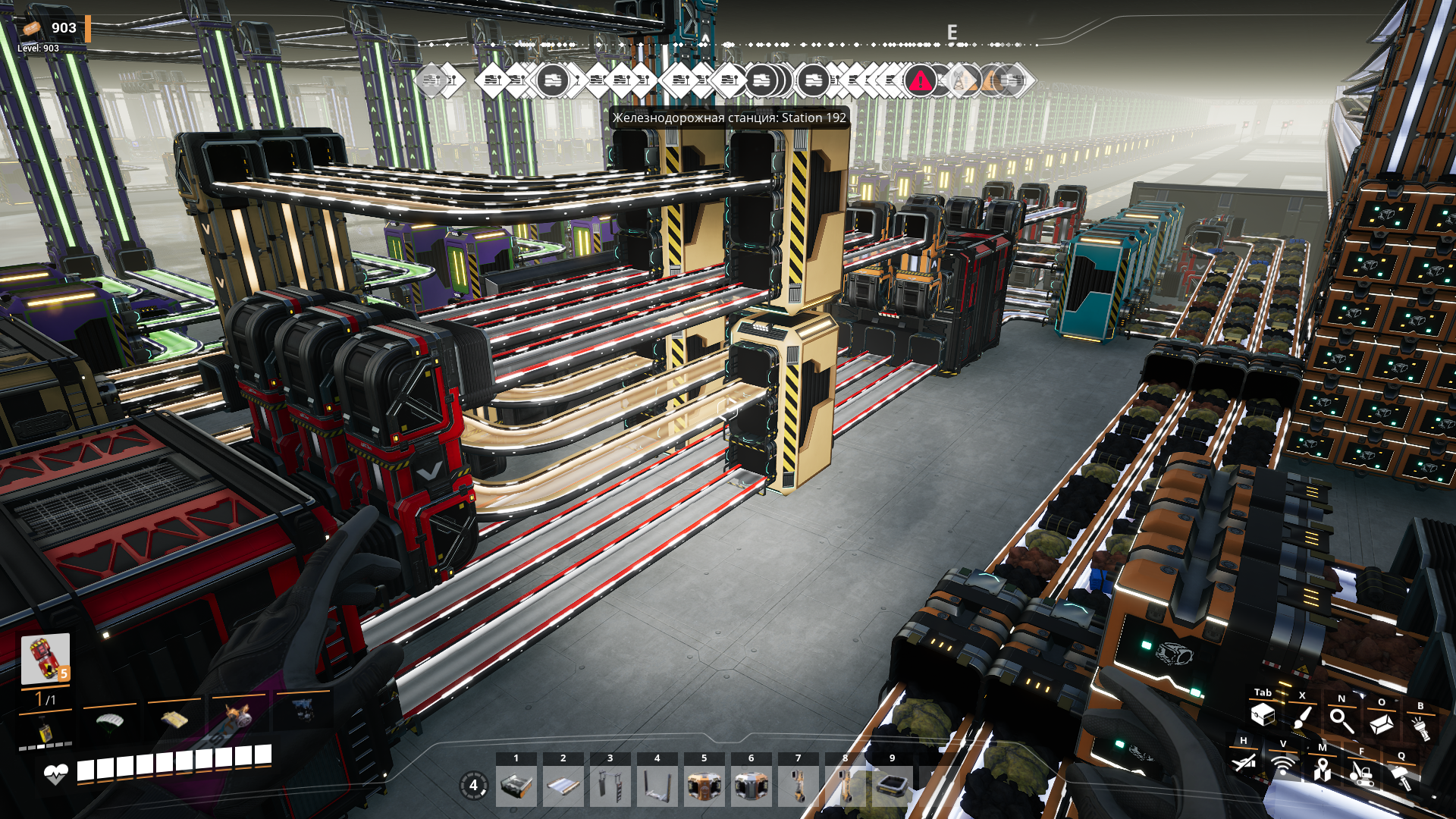Open the paintbrush customizer icon
This screenshot has height=819, width=1456.
tap(1302, 717)
